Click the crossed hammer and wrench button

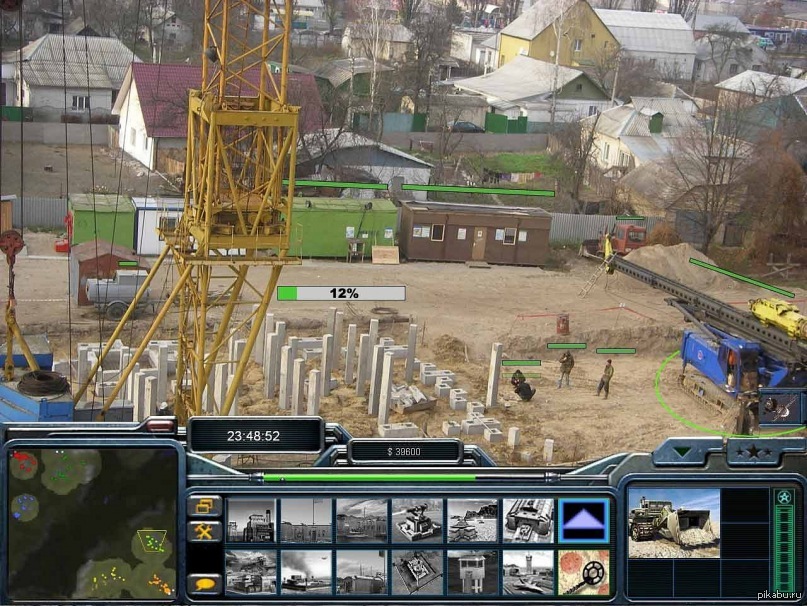pos(204,532)
